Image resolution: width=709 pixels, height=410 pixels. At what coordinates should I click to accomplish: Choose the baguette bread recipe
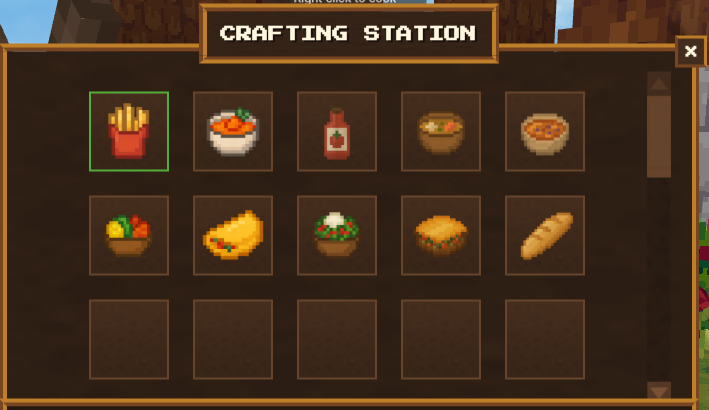click(545, 235)
